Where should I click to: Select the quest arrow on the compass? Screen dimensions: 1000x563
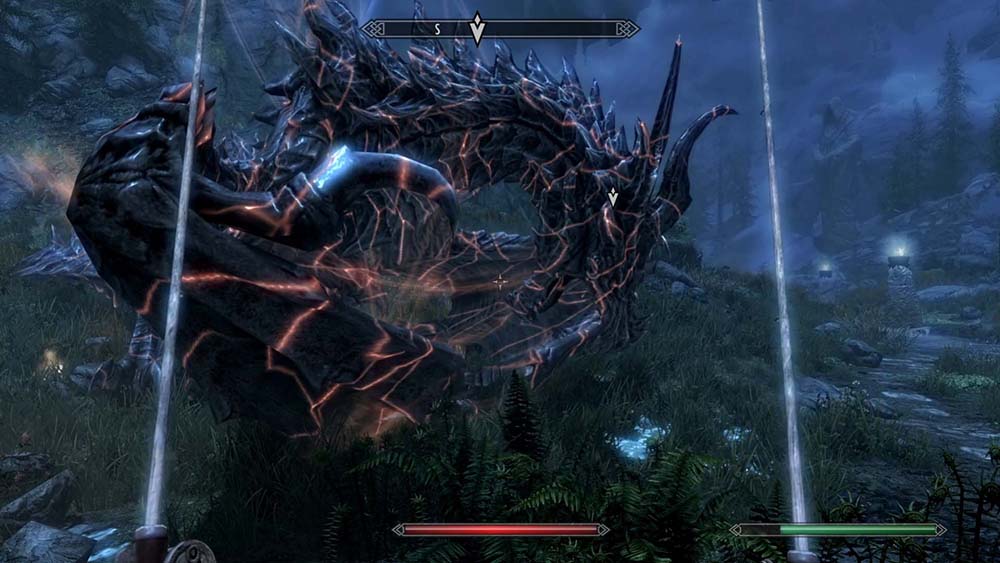[x=478, y=28]
